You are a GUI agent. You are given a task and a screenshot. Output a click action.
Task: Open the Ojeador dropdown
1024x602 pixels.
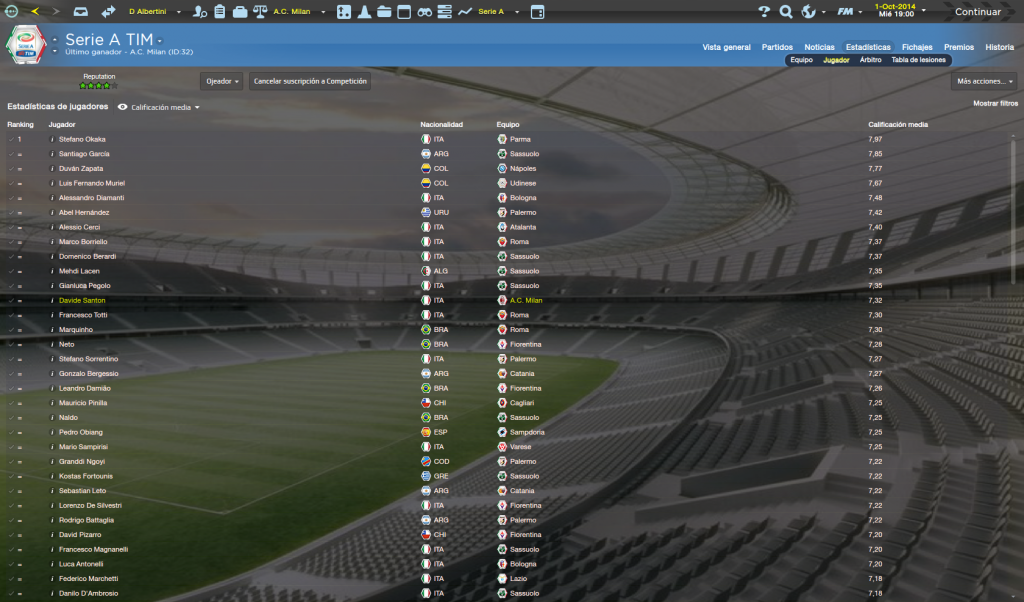click(x=222, y=81)
